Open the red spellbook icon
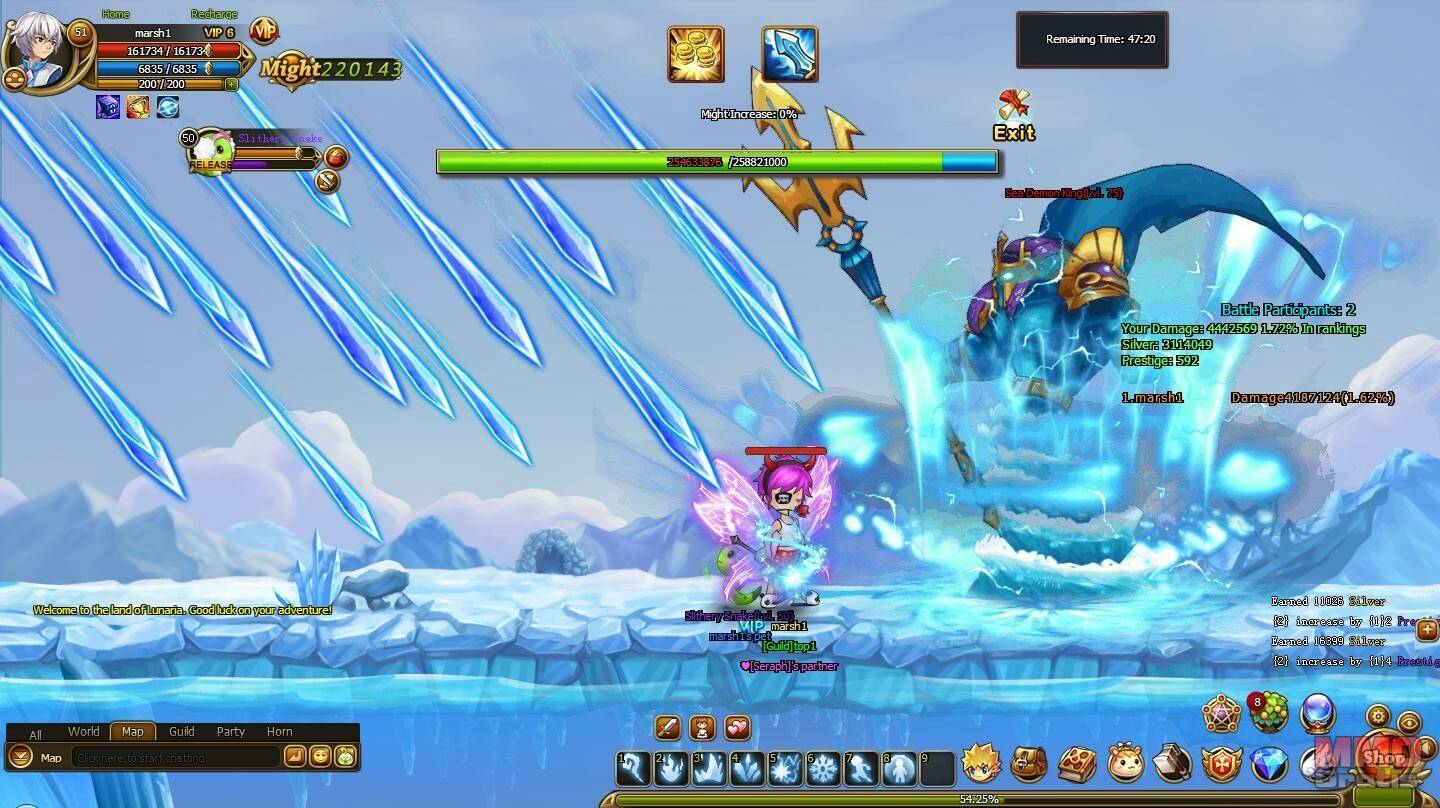 coord(1077,764)
